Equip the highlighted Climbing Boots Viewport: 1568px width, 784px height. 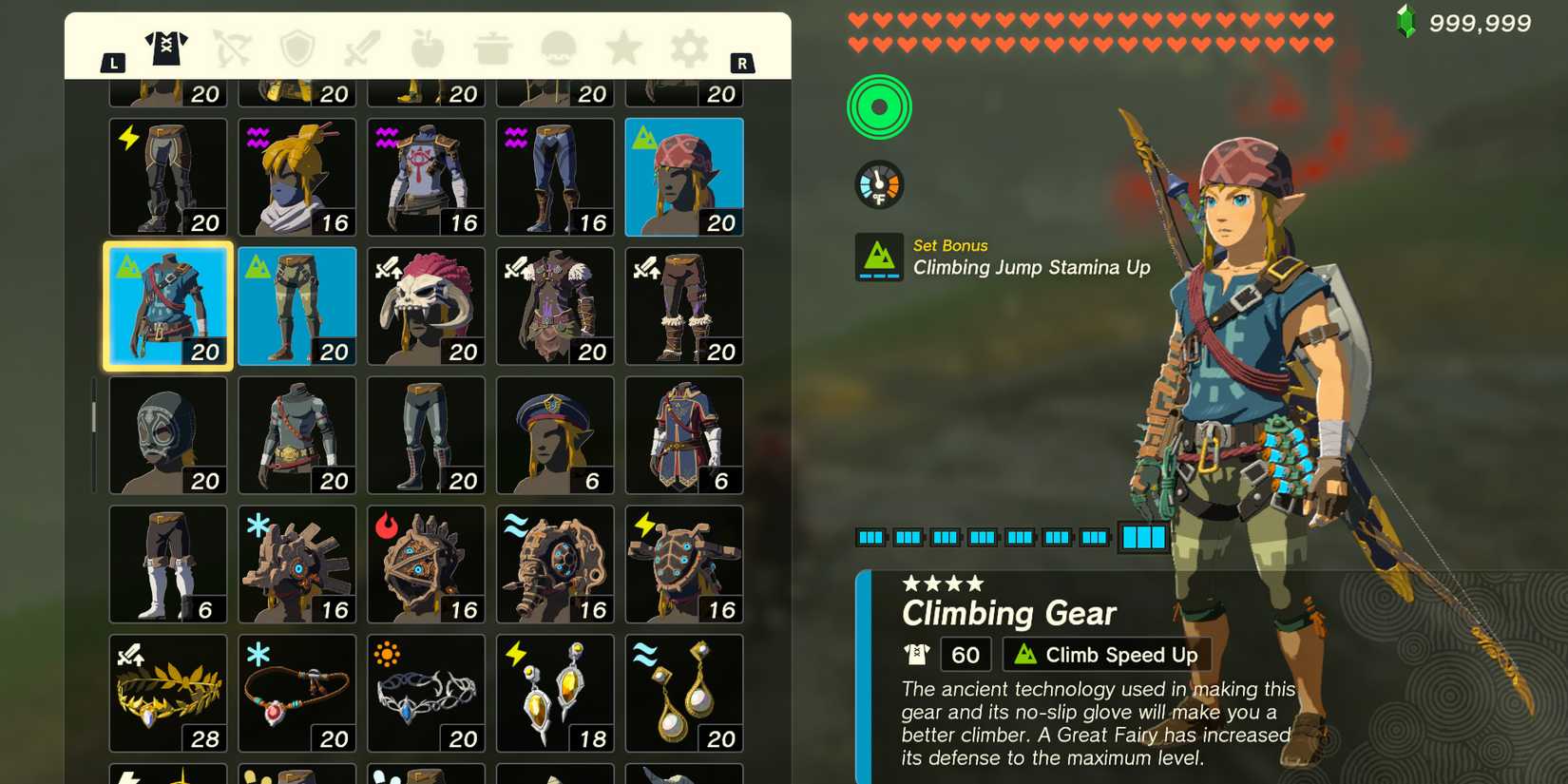click(296, 304)
